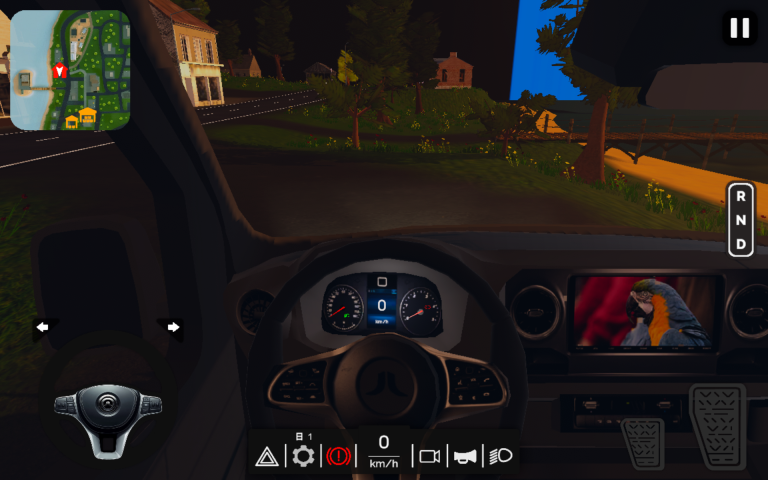Open the minimap

(x=70, y=70)
